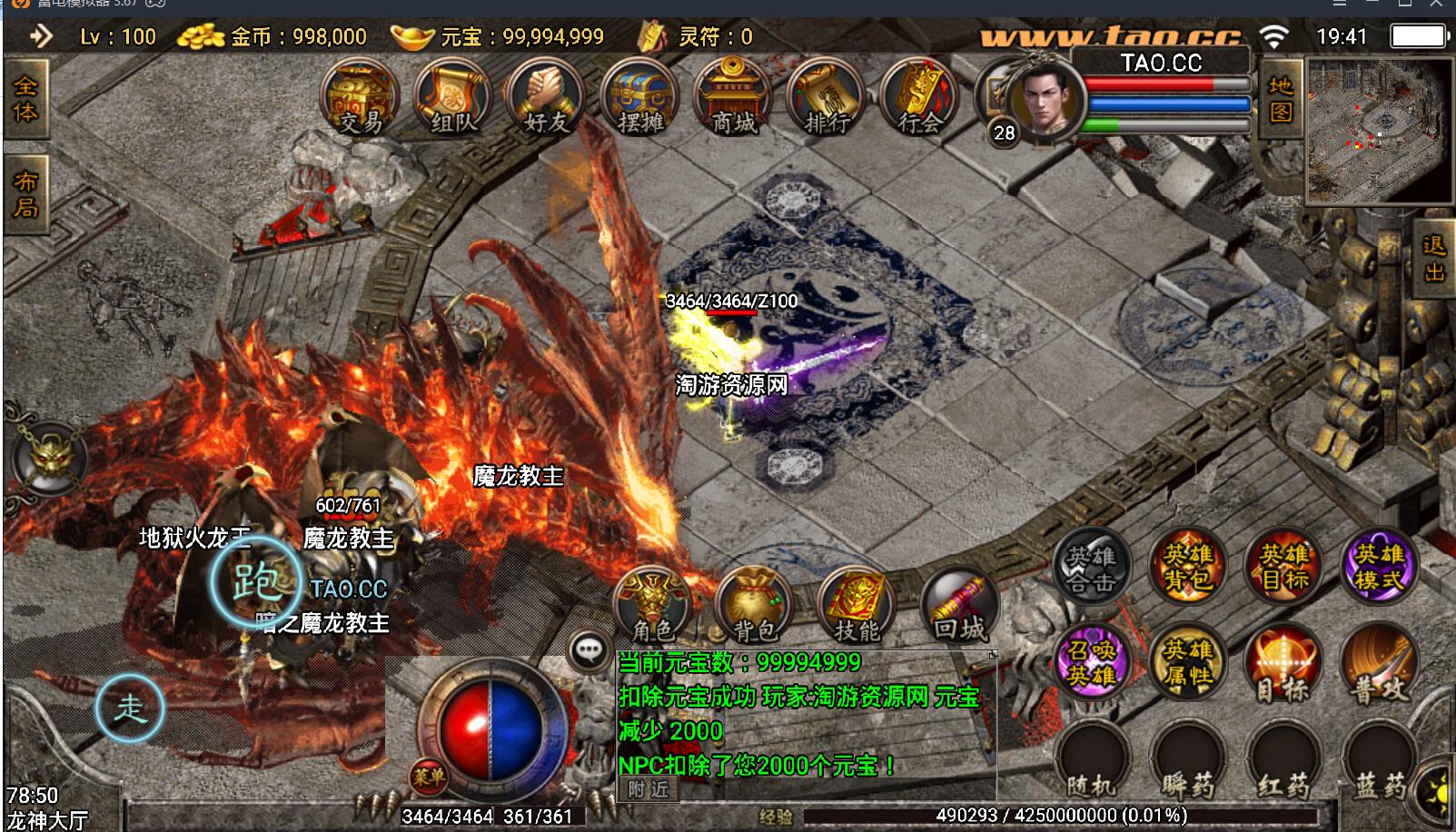Click the 地图 map button
1456x832 pixels.
[1280, 99]
